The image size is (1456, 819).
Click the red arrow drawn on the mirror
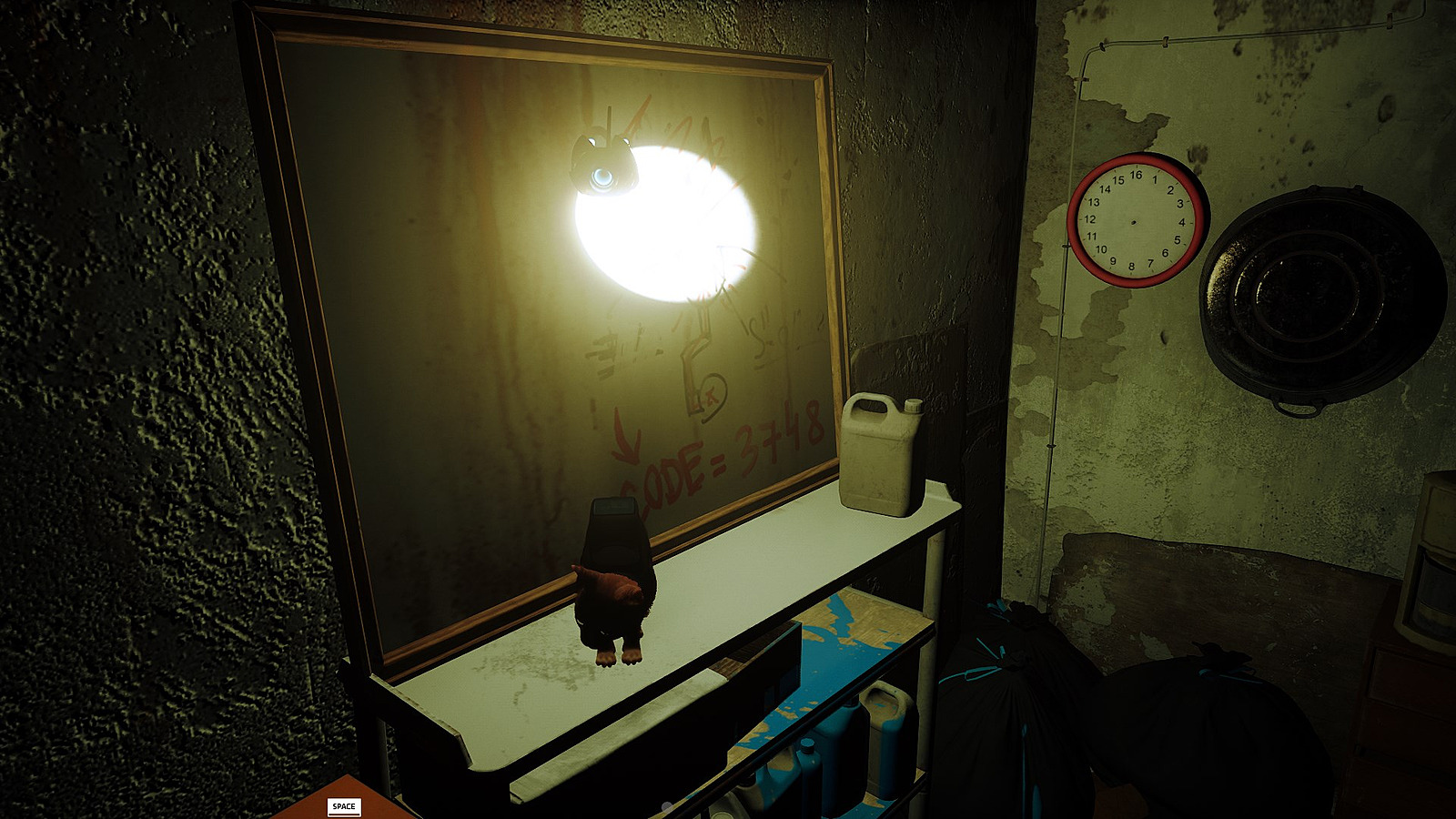pyautogui.click(x=626, y=441)
